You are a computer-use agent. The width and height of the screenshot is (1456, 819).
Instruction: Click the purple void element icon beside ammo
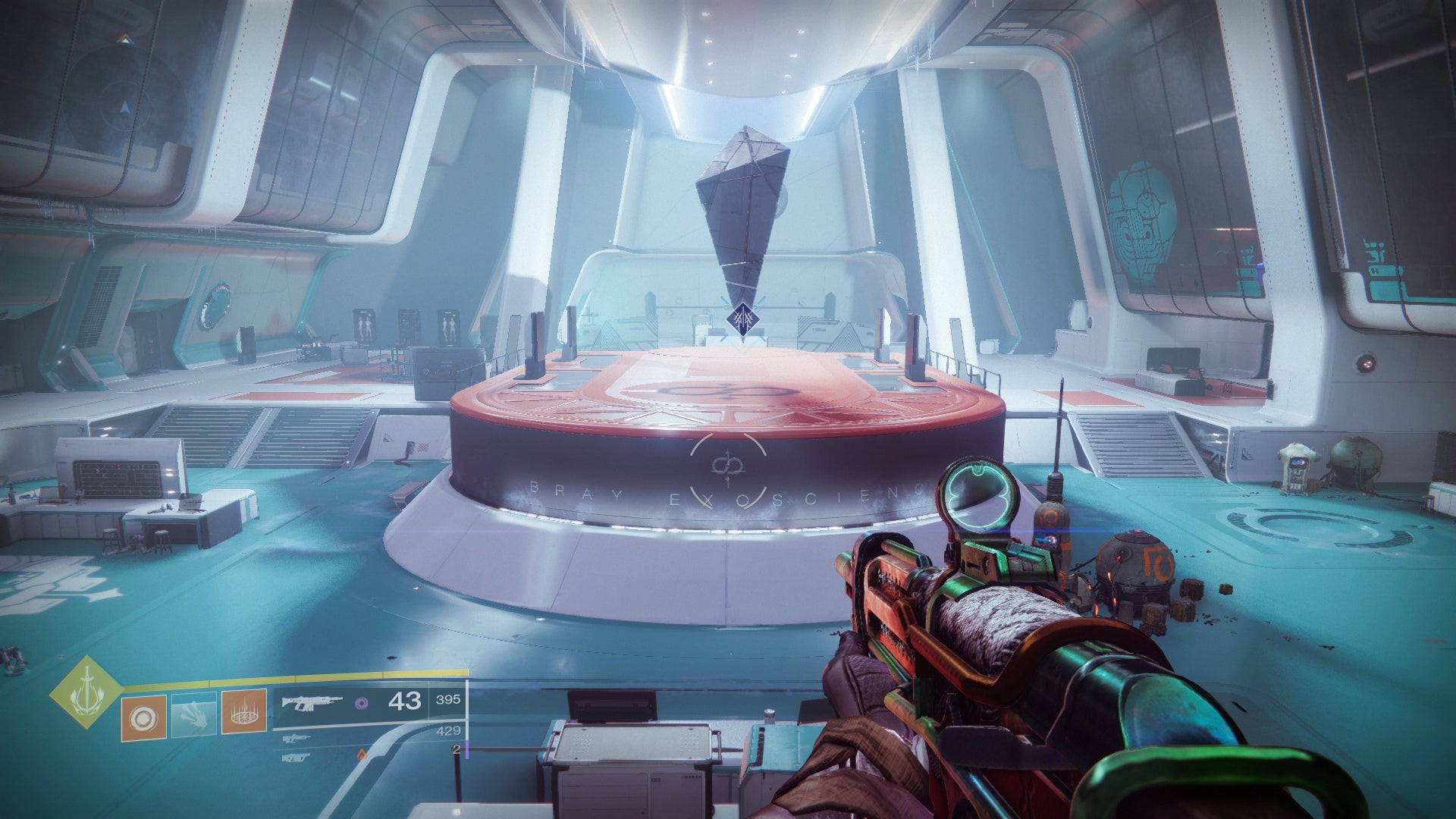[x=362, y=704]
